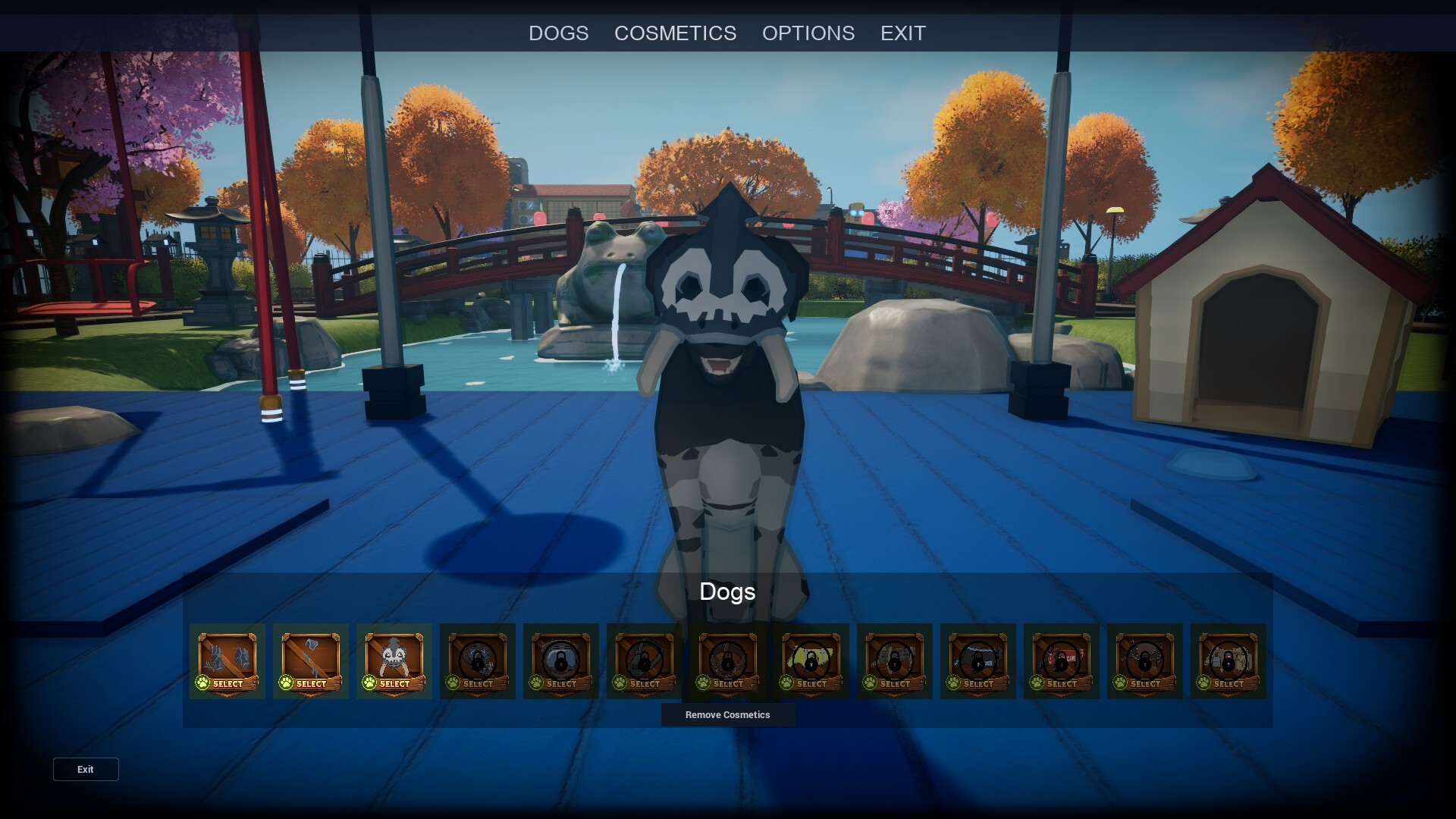Click EXIT in the top menu bar
This screenshot has height=819, width=1456.
pyautogui.click(x=902, y=33)
